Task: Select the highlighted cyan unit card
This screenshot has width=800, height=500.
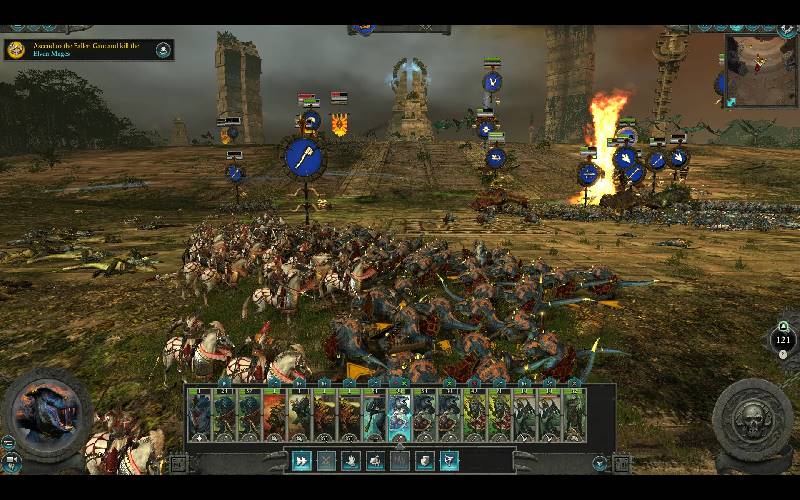Action: click(400, 415)
